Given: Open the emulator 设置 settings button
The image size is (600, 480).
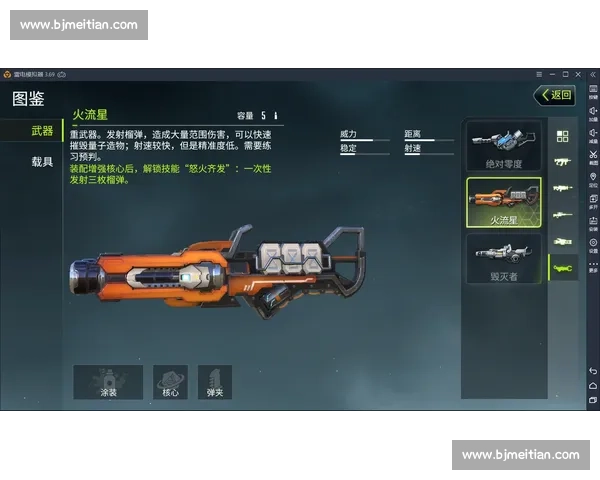Looking at the screenshot, I should pos(592,244).
